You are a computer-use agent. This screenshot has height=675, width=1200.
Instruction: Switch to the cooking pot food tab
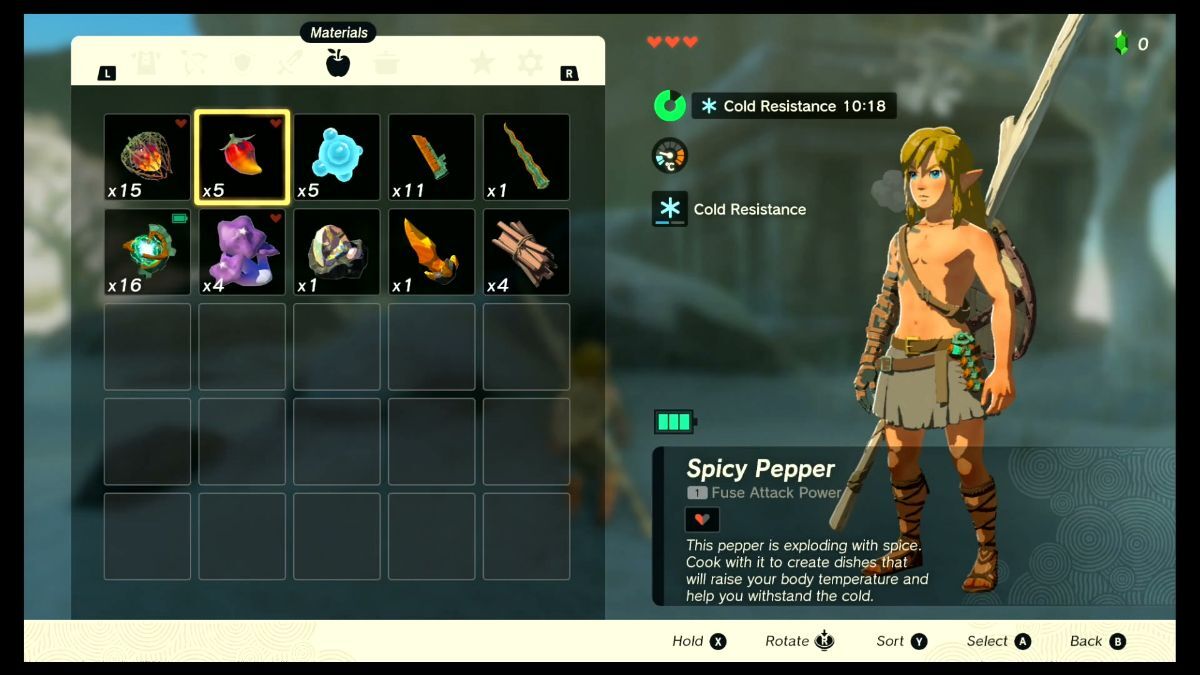point(386,64)
